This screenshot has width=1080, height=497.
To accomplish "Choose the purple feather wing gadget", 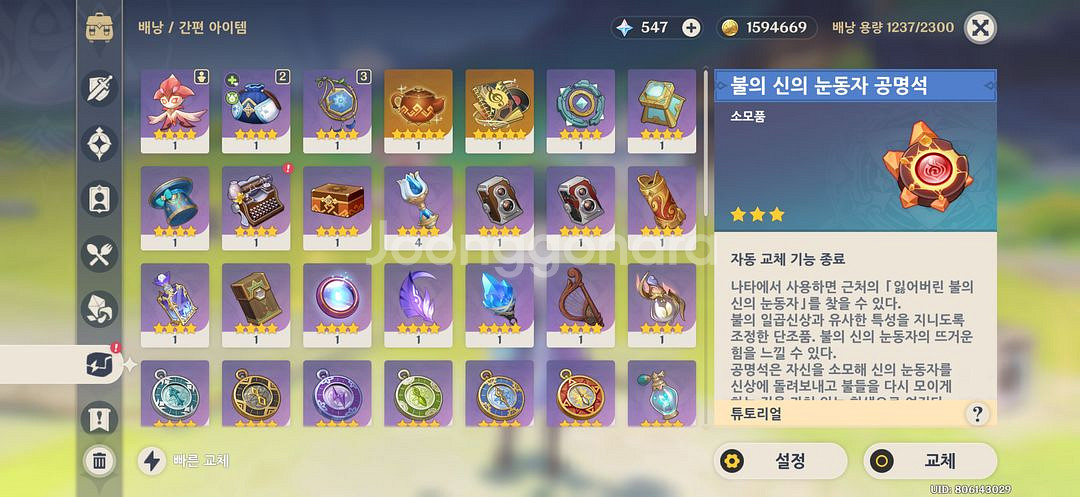I will click(418, 297).
